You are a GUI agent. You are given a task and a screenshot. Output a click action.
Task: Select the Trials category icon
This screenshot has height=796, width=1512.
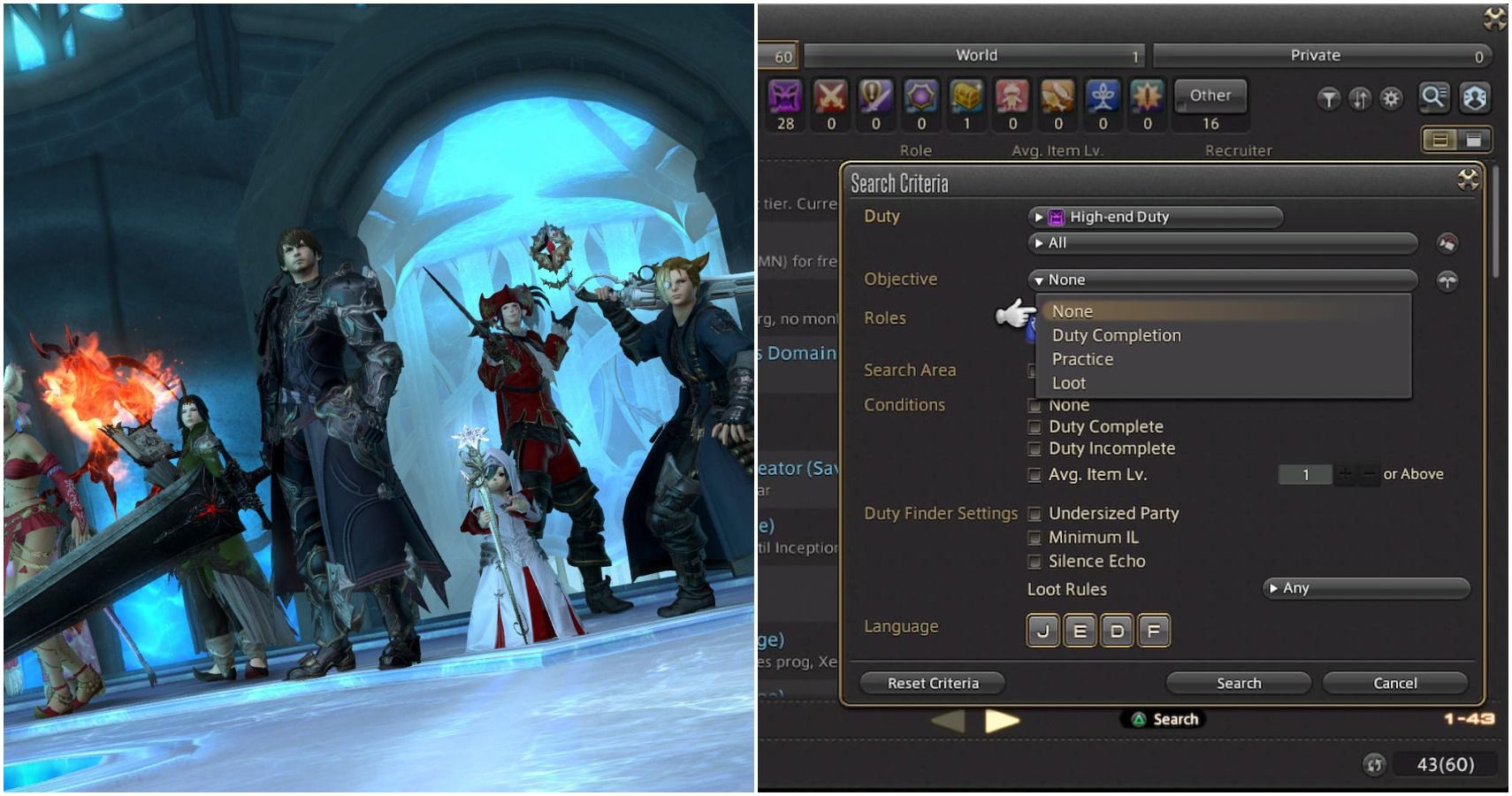[922, 97]
